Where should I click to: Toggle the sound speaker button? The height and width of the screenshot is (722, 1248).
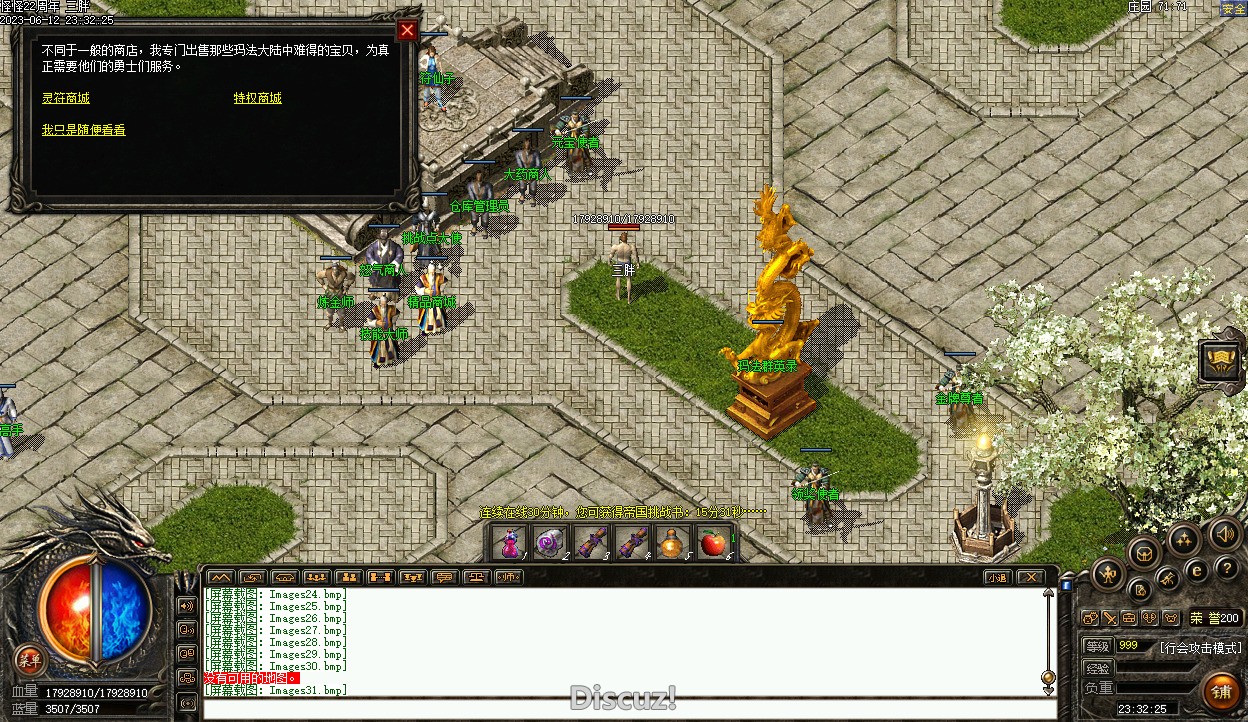click(x=1224, y=533)
